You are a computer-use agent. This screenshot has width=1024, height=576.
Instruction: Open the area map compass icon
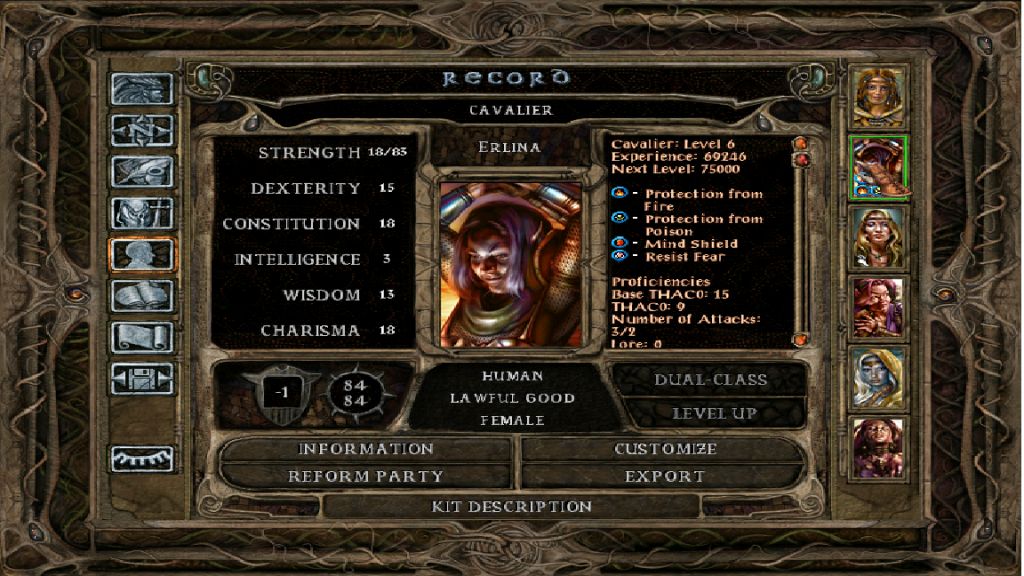(x=142, y=131)
